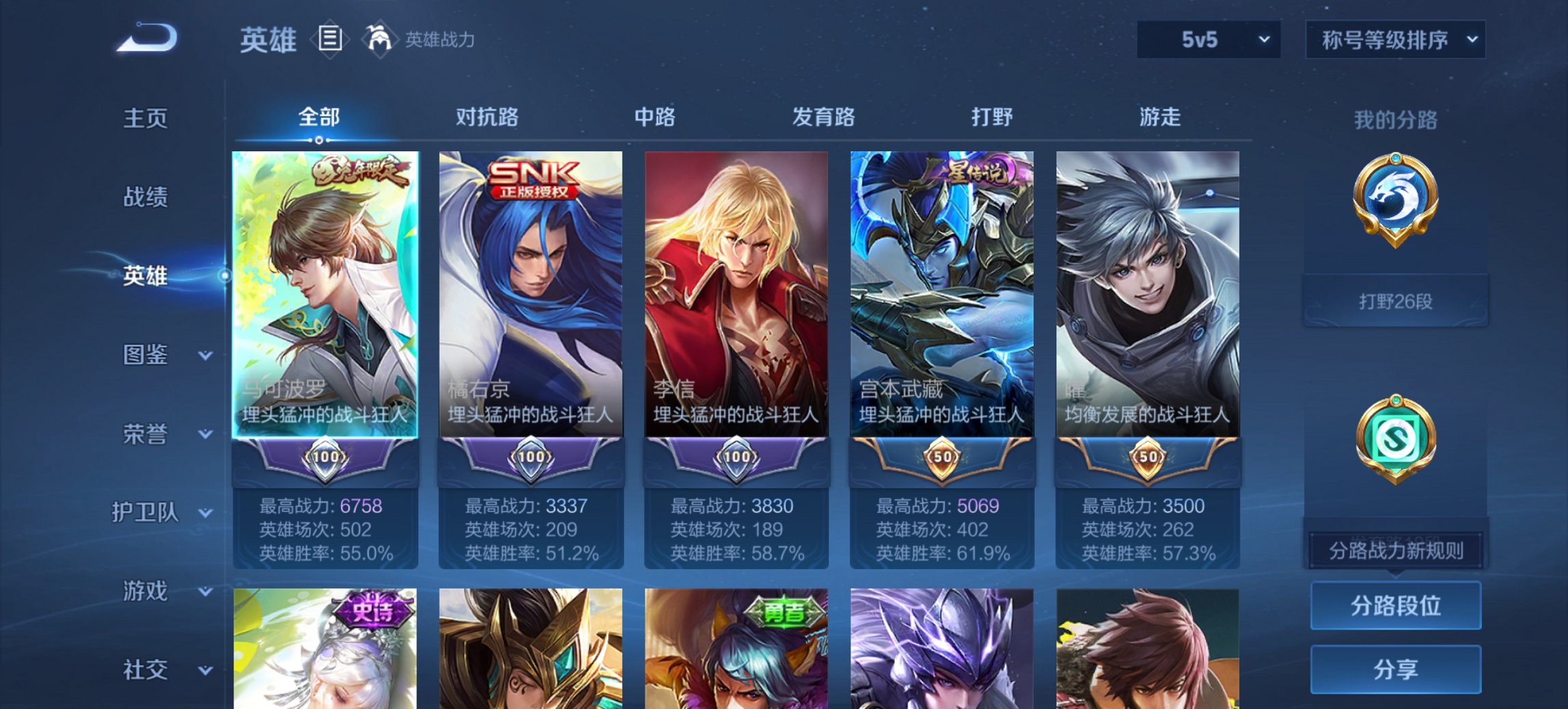Switch to the 打野 tab

(x=992, y=118)
